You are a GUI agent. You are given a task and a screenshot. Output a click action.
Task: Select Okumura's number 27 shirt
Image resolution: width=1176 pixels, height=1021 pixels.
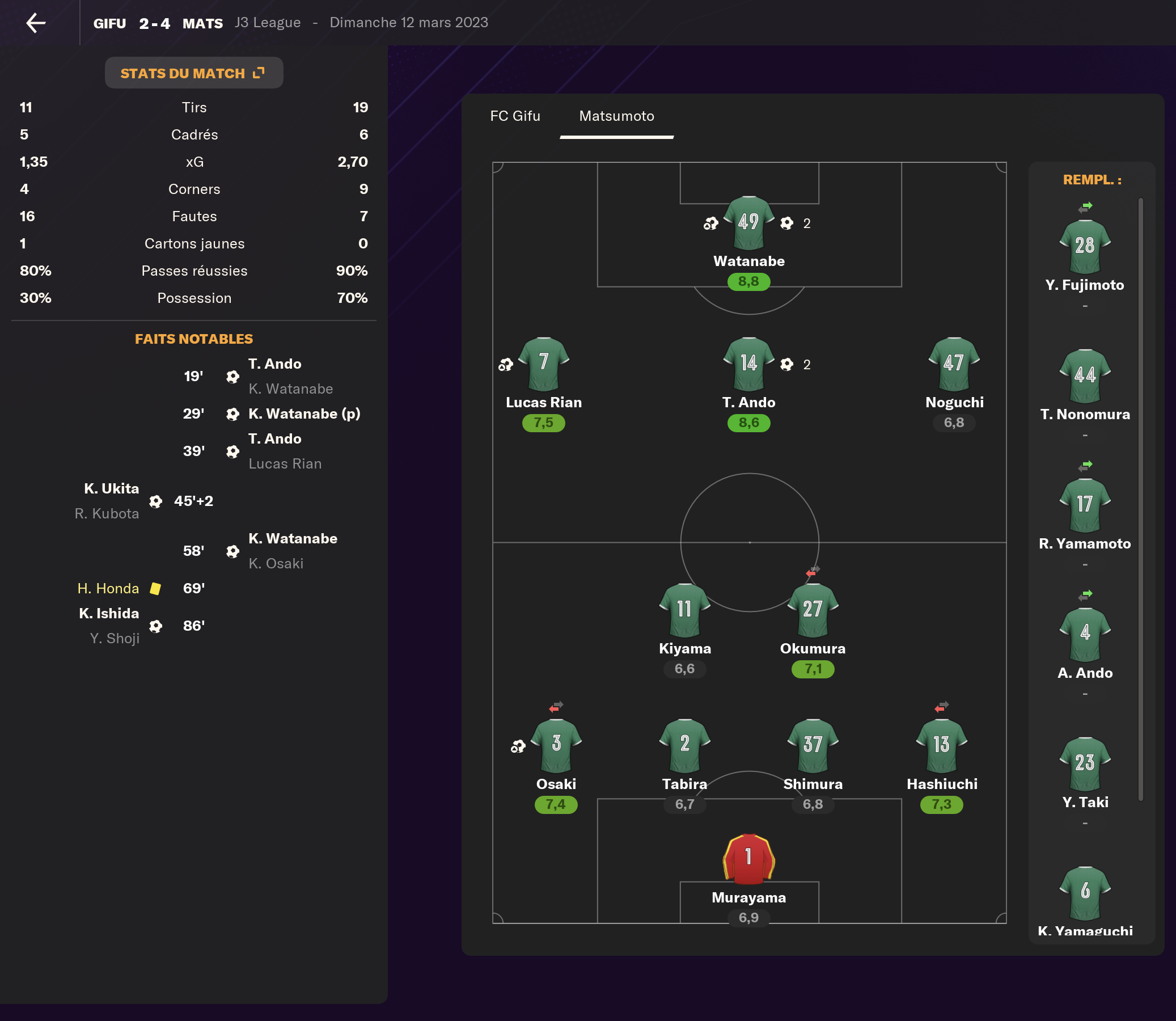(813, 610)
